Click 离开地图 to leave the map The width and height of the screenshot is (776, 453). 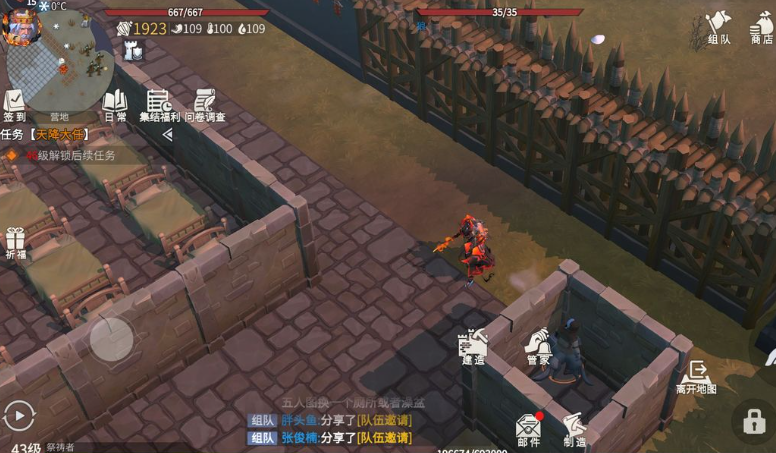coord(696,375)
